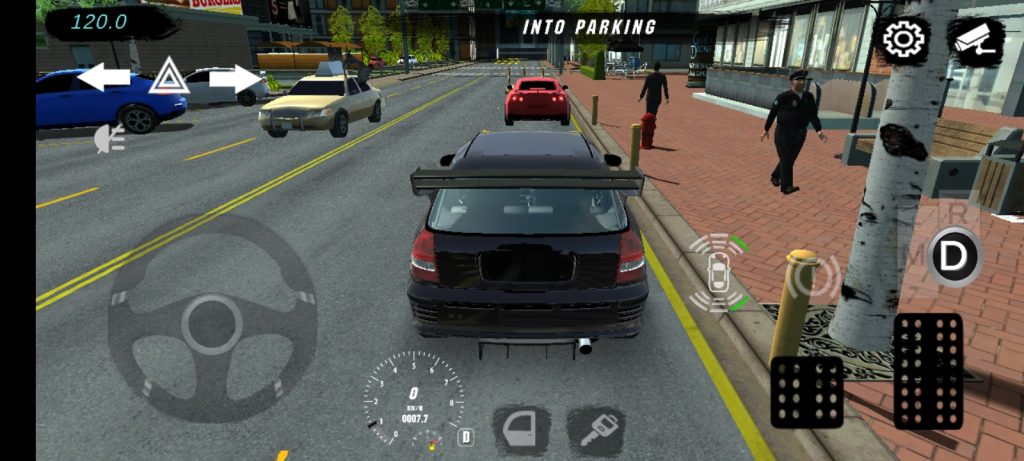Open the gear-shaped settings menu

click(x=903, y=40)
